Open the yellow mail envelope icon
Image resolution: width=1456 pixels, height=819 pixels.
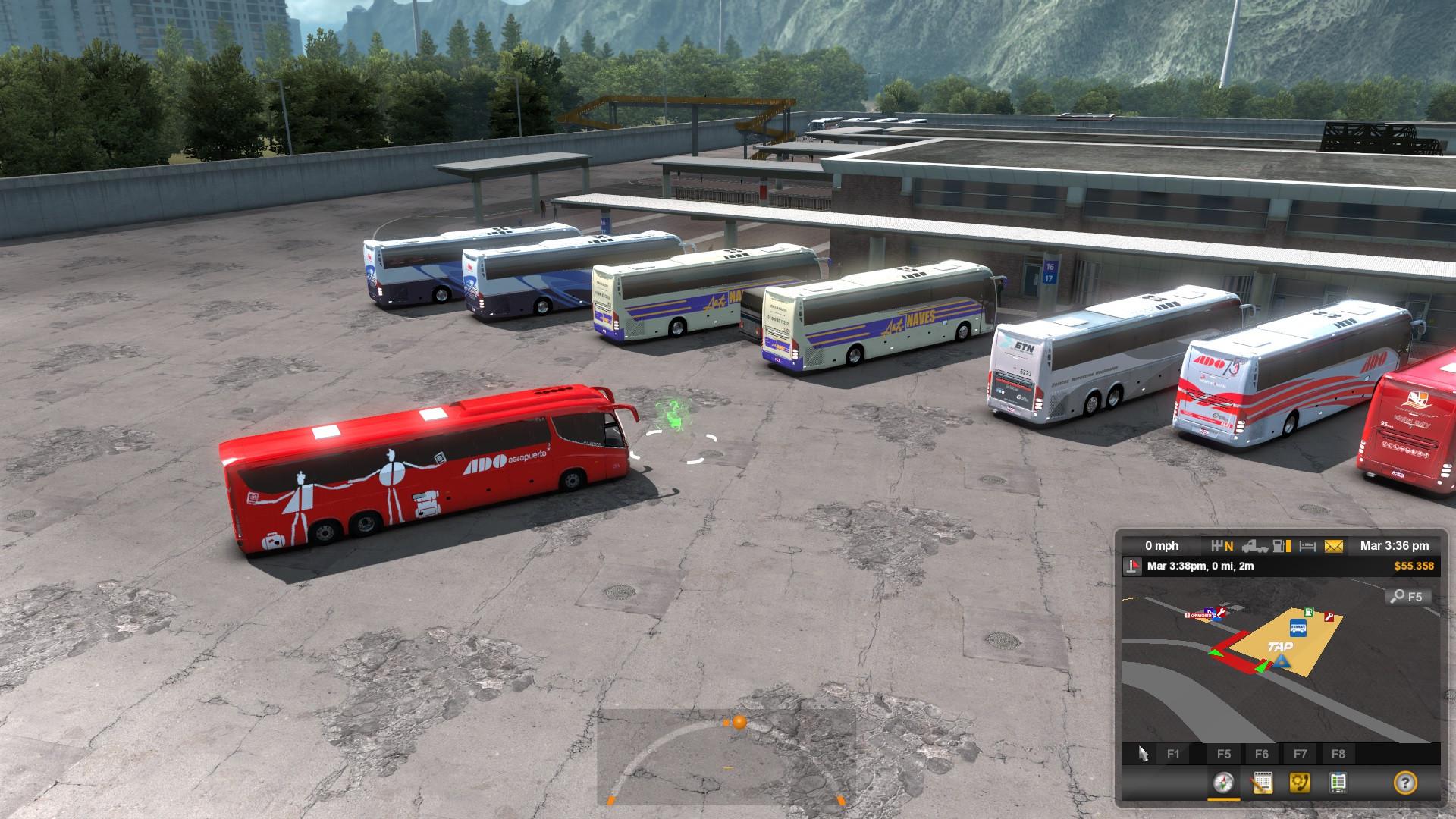1334,545
